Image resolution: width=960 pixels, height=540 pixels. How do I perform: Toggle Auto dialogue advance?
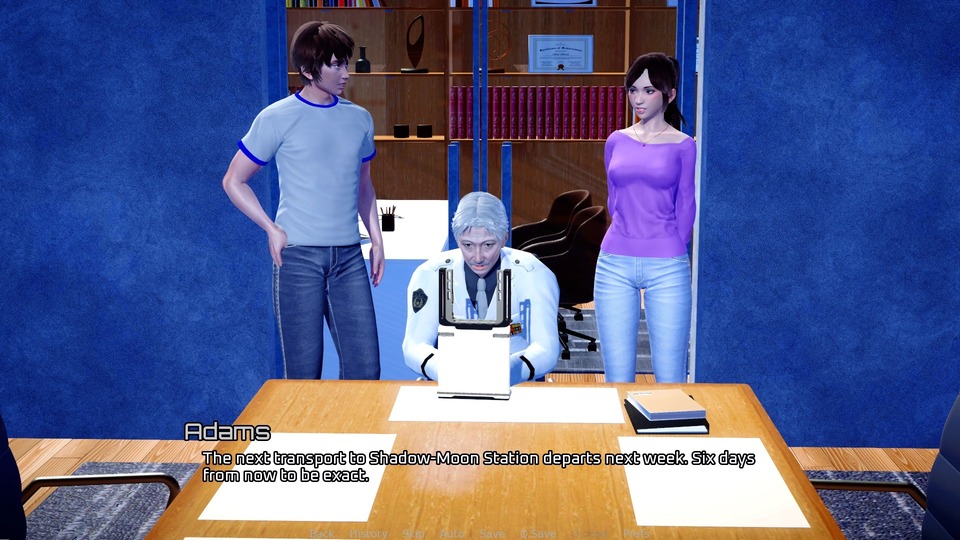(452, 534)
